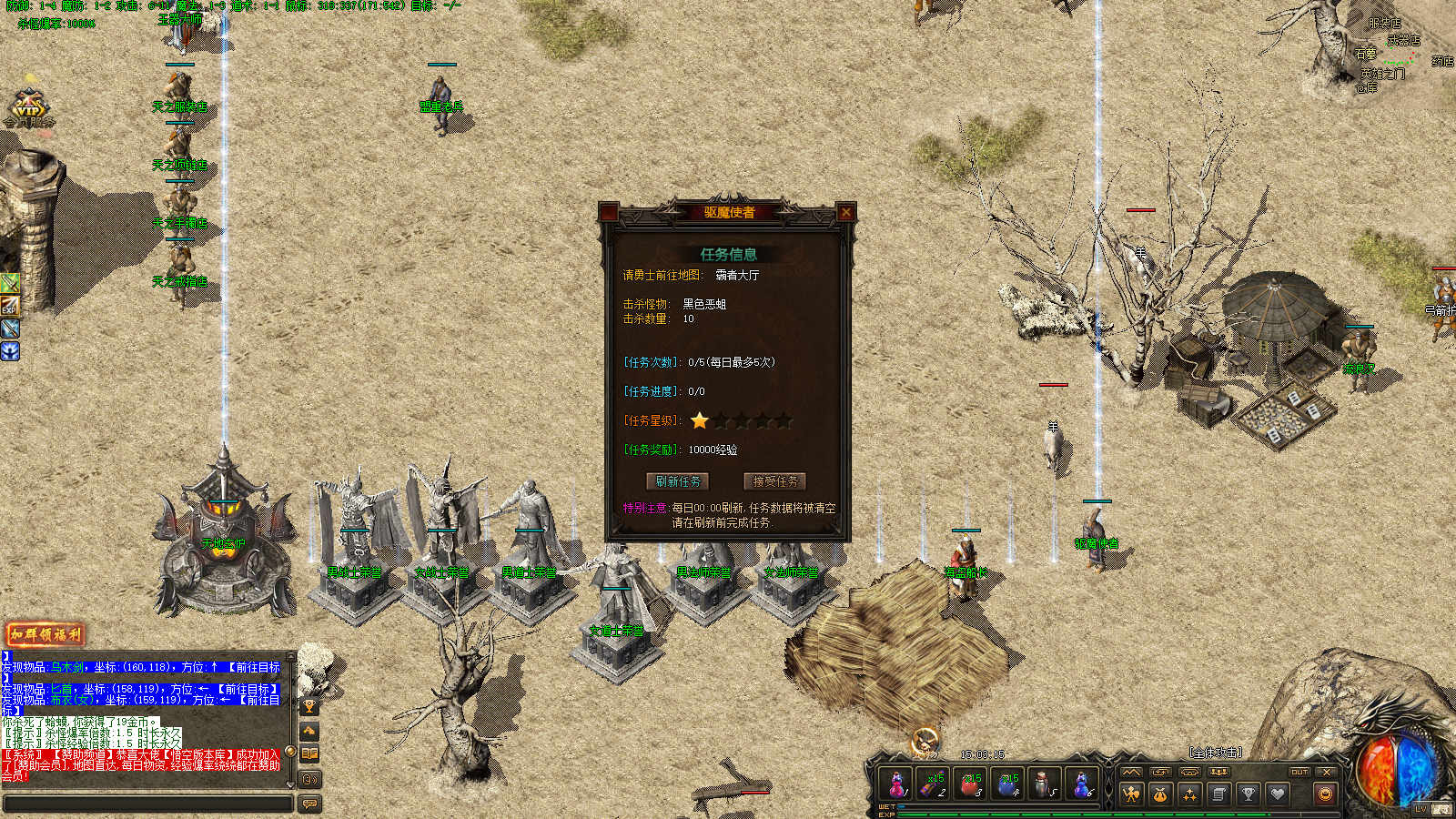Click the OUT button on bottom bar
The width and height of the screenshot is (1456, 819).
pos(1299,772)
